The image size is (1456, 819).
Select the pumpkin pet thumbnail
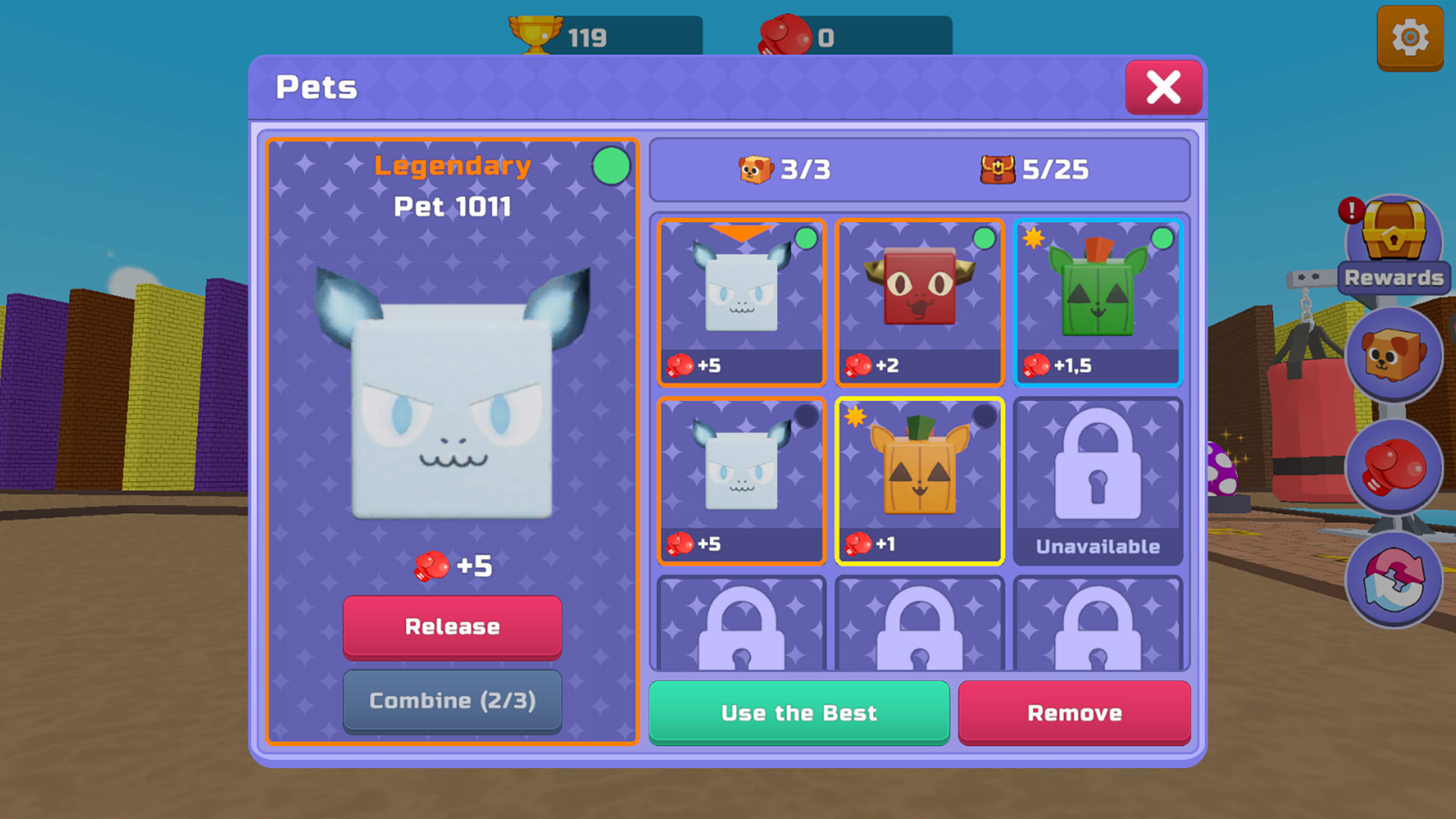pyautogui.click(x=919, y=479)
